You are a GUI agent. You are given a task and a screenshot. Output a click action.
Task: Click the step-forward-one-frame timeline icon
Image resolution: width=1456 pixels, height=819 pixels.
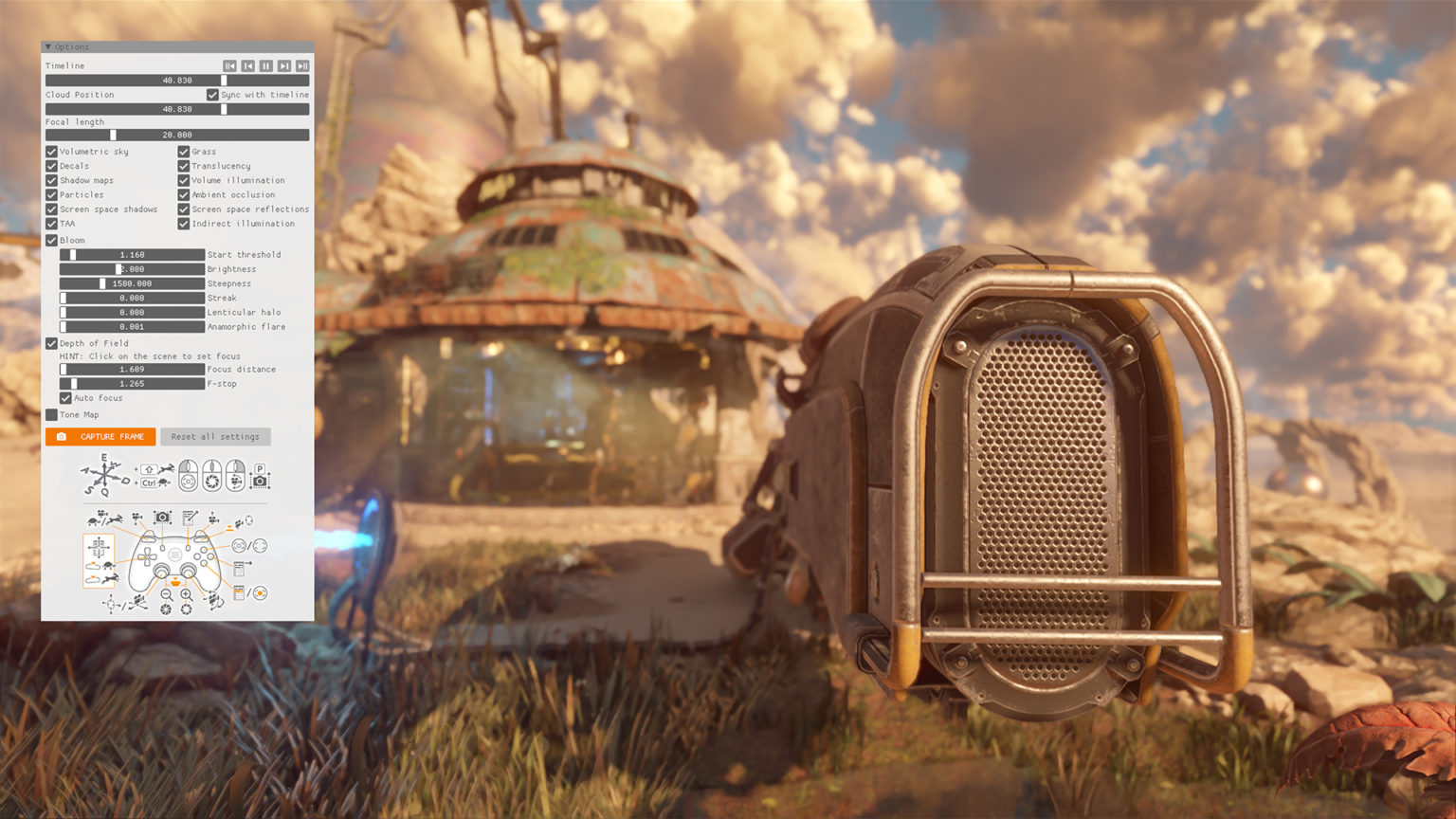(284, 65)
